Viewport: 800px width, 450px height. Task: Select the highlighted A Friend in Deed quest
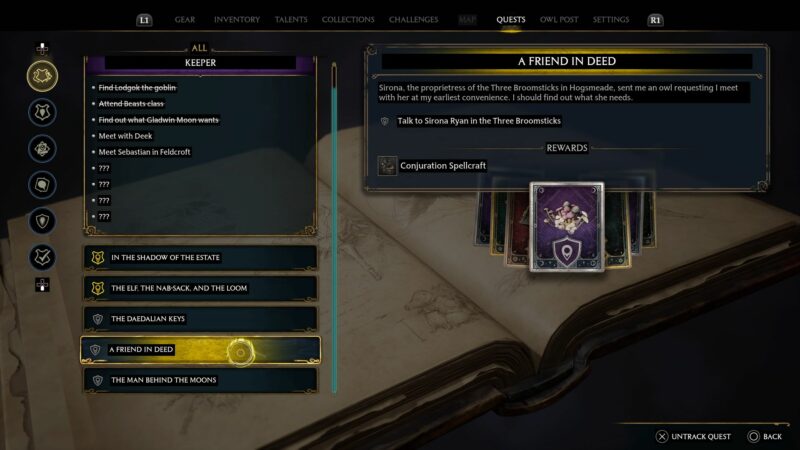[199, 350]
